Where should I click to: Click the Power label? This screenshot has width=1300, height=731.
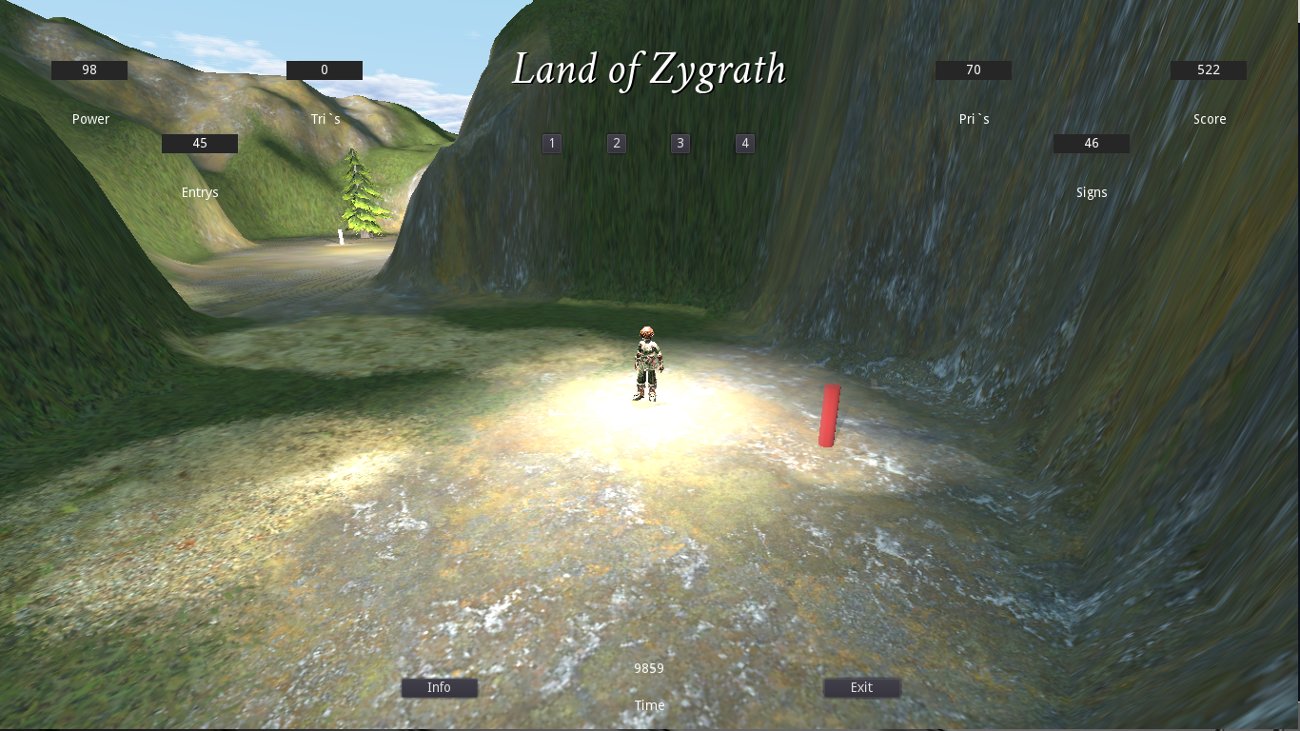[90, 118]
